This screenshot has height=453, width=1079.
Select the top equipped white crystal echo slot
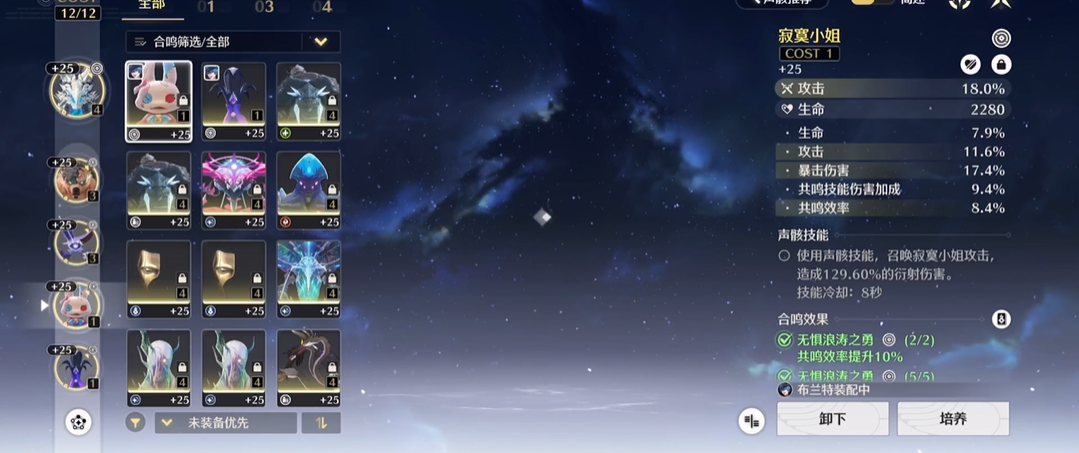point(76,90)
